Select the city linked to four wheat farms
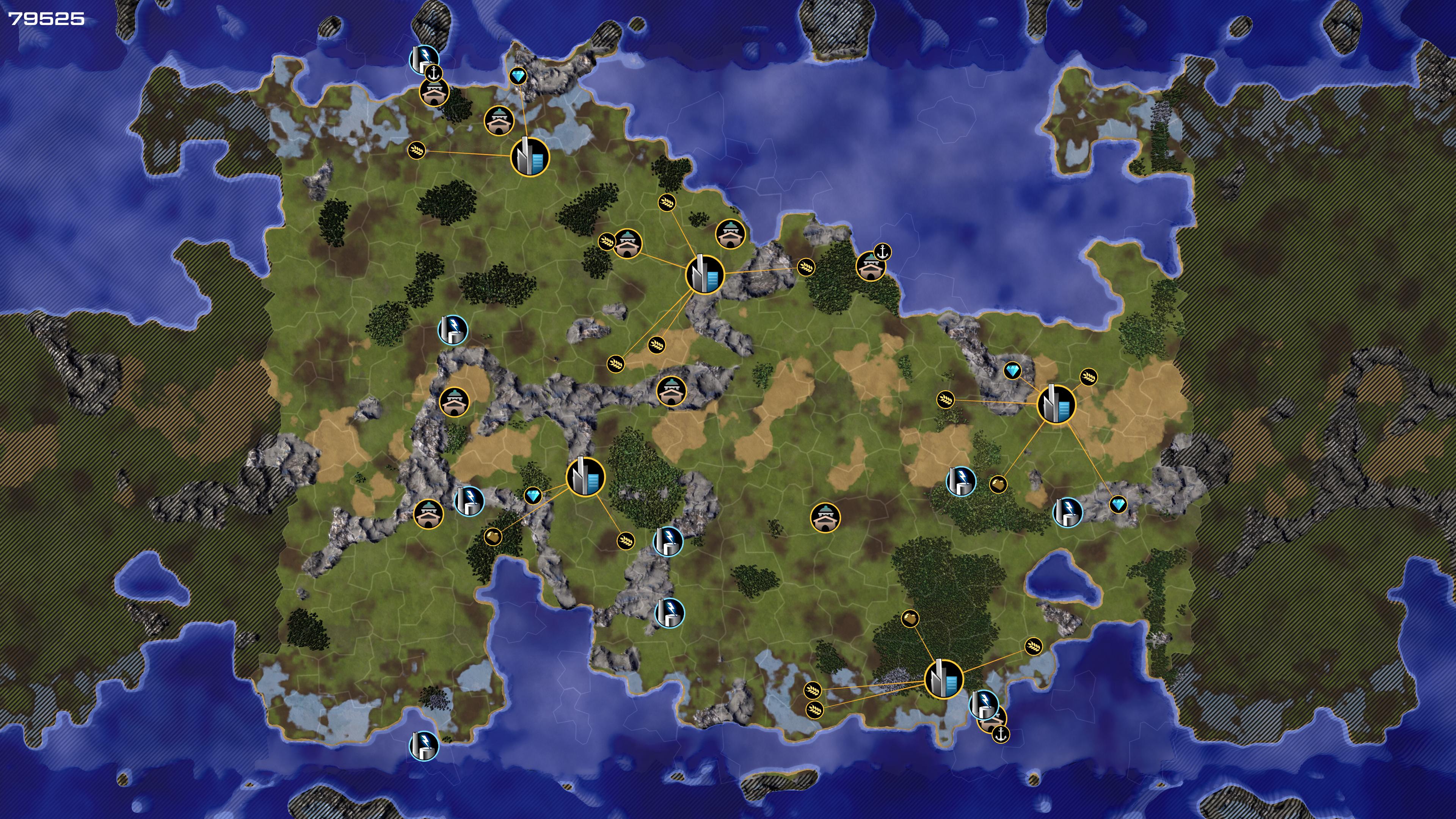The height and width of the screenshot is (819, 1456). click(x=704, y=274)
